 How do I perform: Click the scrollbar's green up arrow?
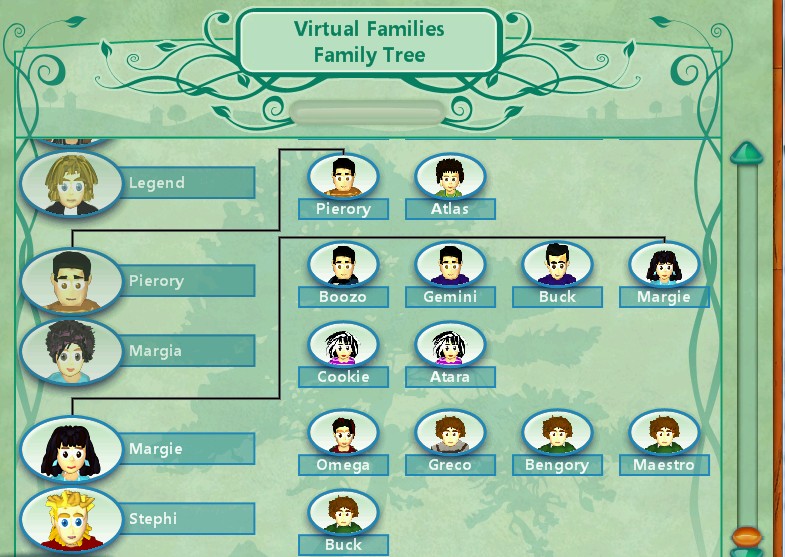[x=746, y=153]
